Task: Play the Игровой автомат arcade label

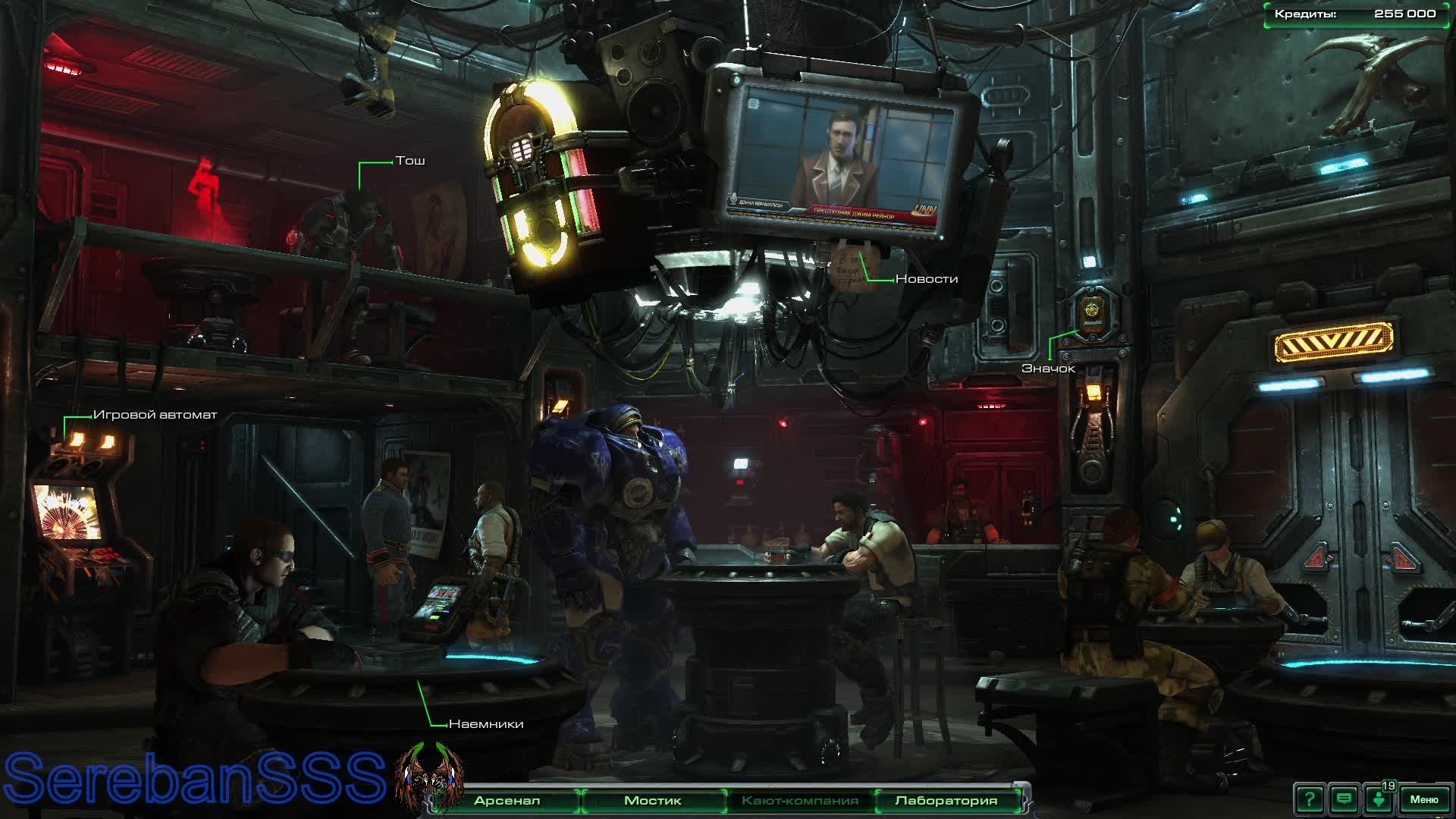Action: click(x=155, y=415)
